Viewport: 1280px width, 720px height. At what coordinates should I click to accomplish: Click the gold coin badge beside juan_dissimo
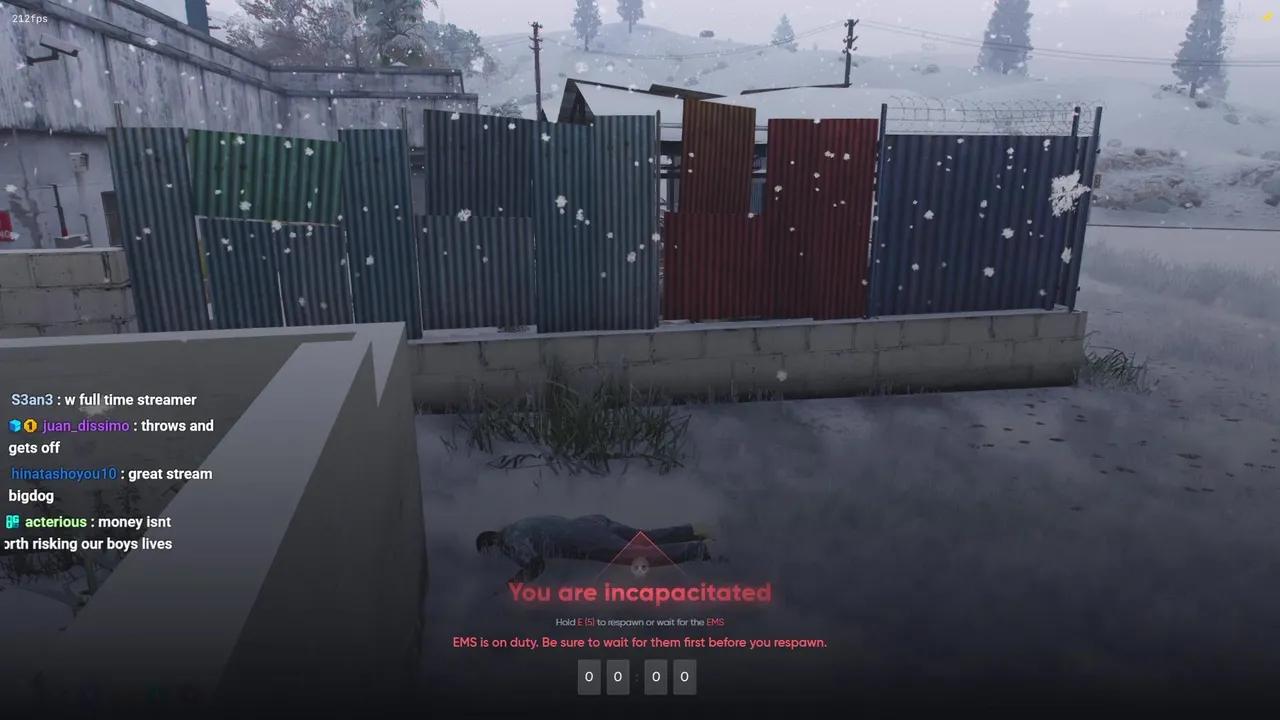tap(29, 425)
